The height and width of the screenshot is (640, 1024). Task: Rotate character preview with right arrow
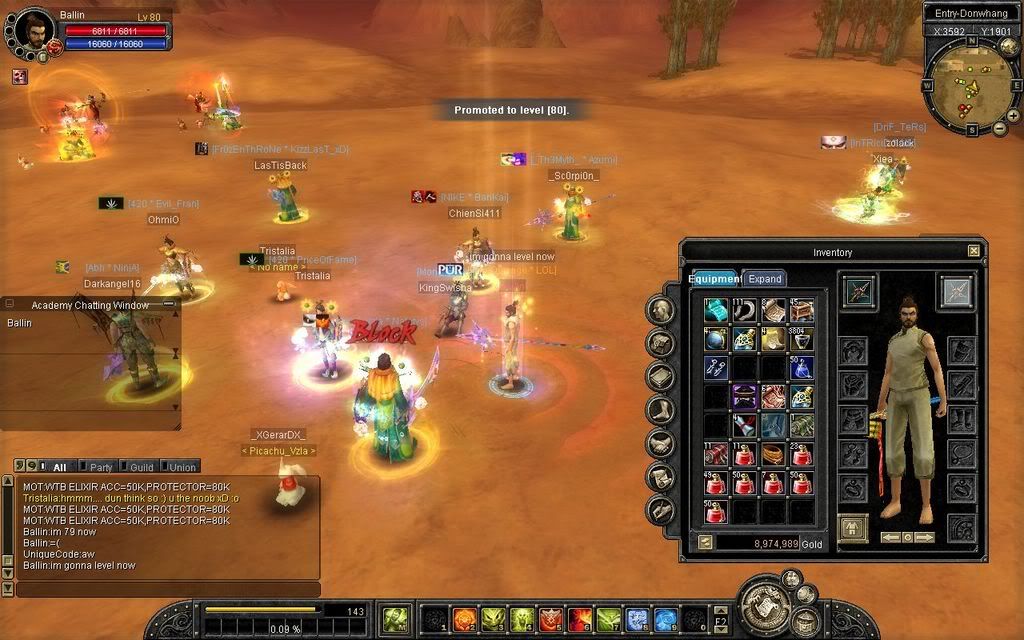924,537
